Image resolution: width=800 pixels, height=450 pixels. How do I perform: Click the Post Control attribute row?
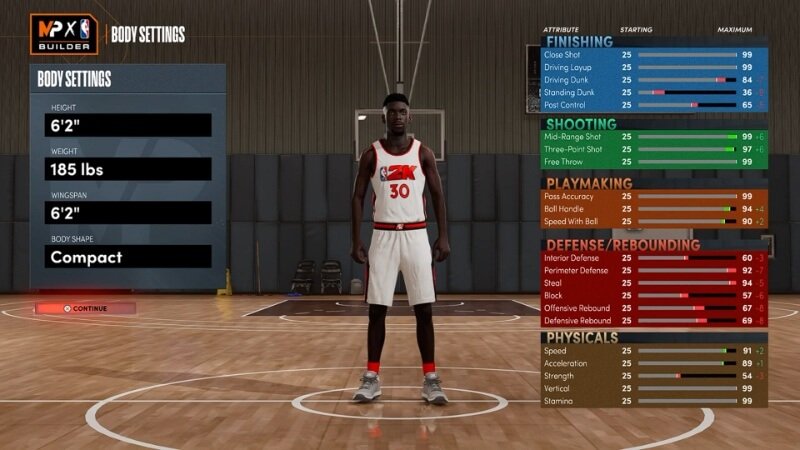(654, 104)
